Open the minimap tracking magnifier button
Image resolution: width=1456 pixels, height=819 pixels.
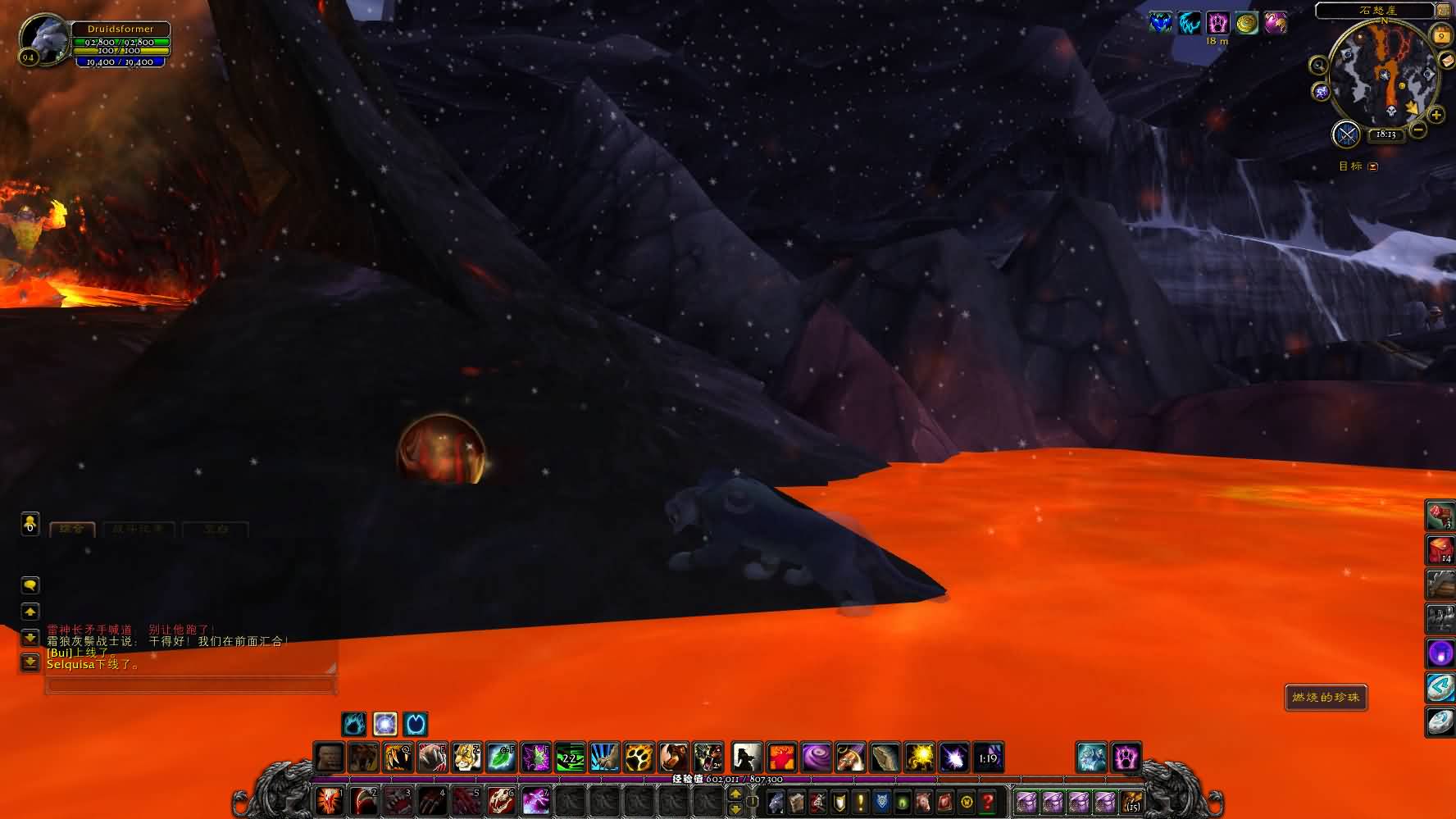pyautogui.click(x=1318, y=66)
